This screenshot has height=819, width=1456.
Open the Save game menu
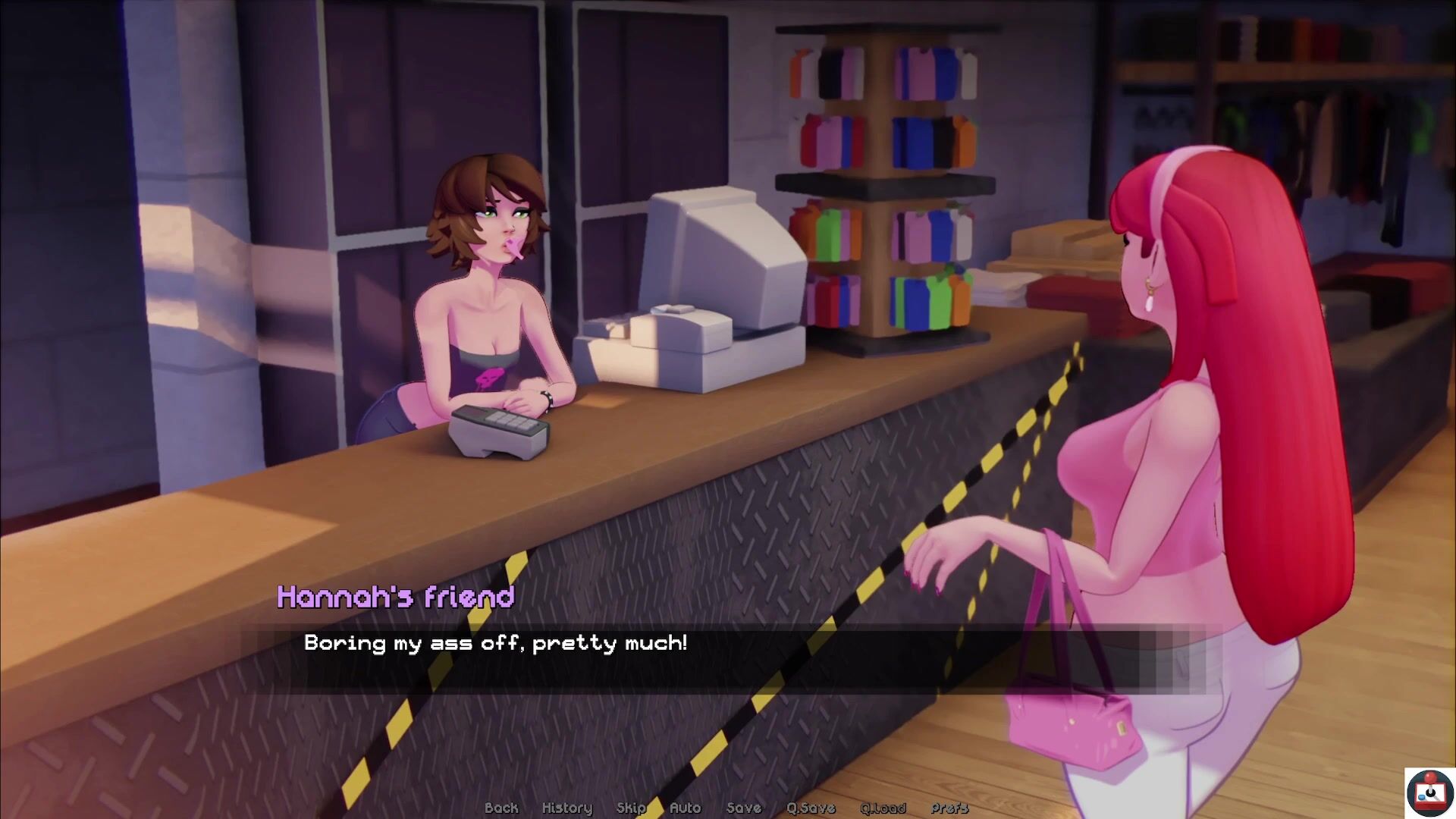743,808
